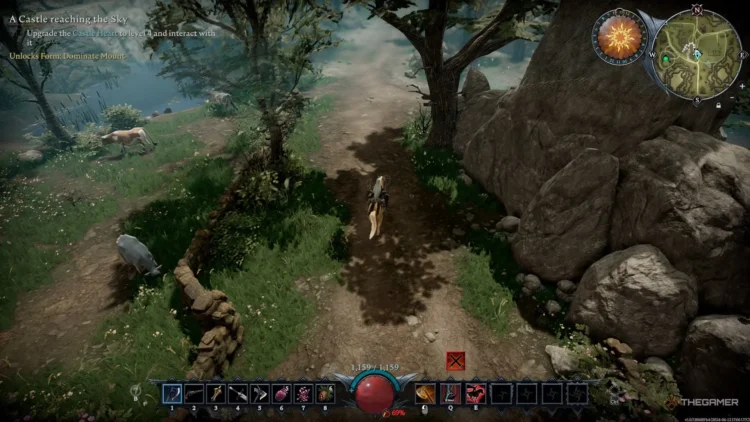Activate the E weapon skill

point(475,394)
